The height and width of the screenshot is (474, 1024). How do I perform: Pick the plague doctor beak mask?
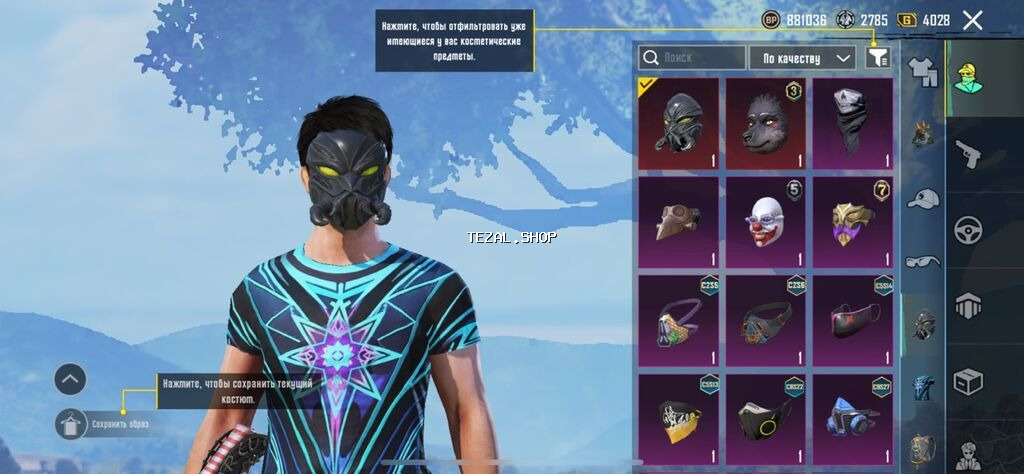coord(678,222)
